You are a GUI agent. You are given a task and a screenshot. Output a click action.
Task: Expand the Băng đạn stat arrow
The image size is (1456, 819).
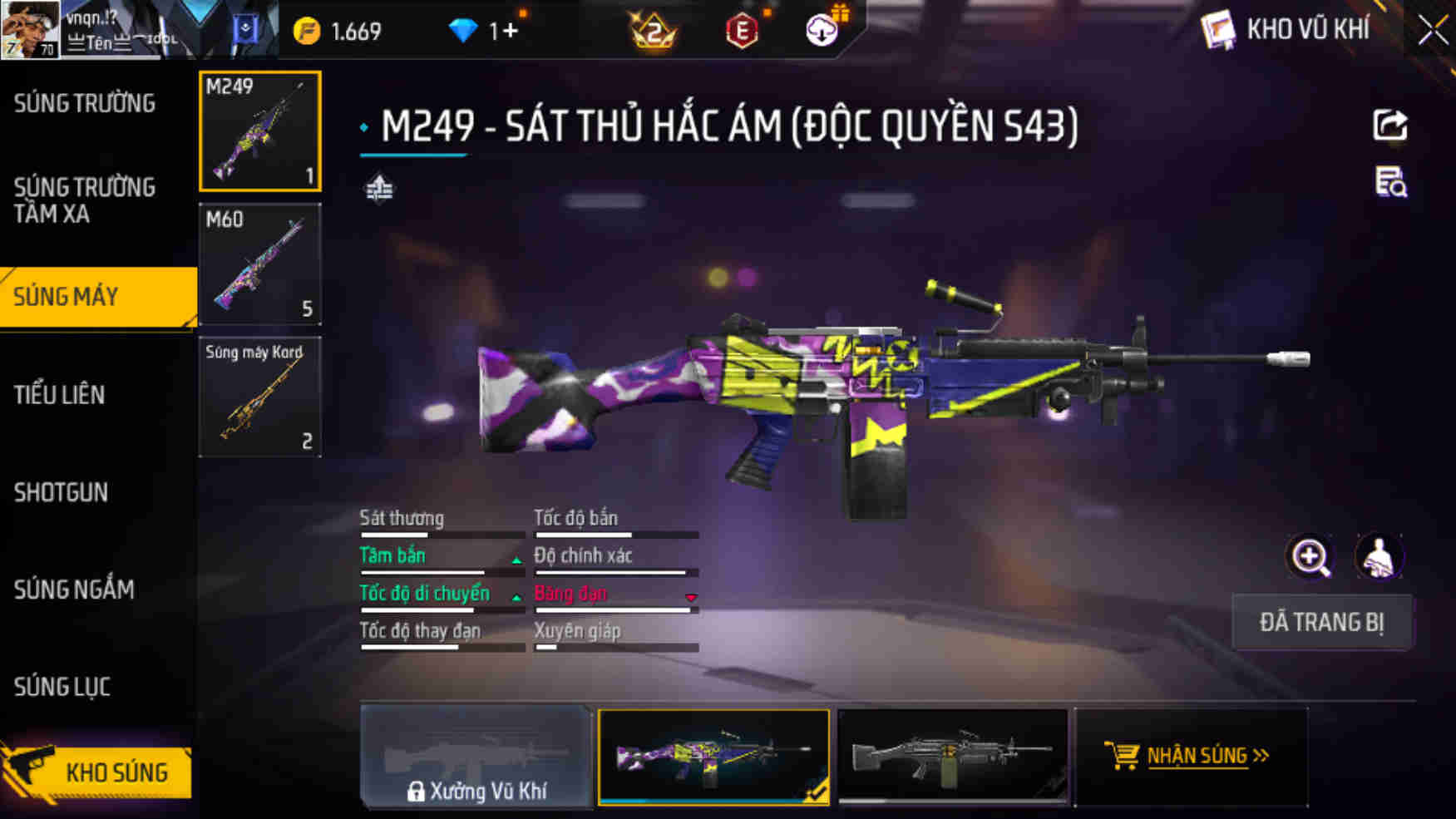691,598
